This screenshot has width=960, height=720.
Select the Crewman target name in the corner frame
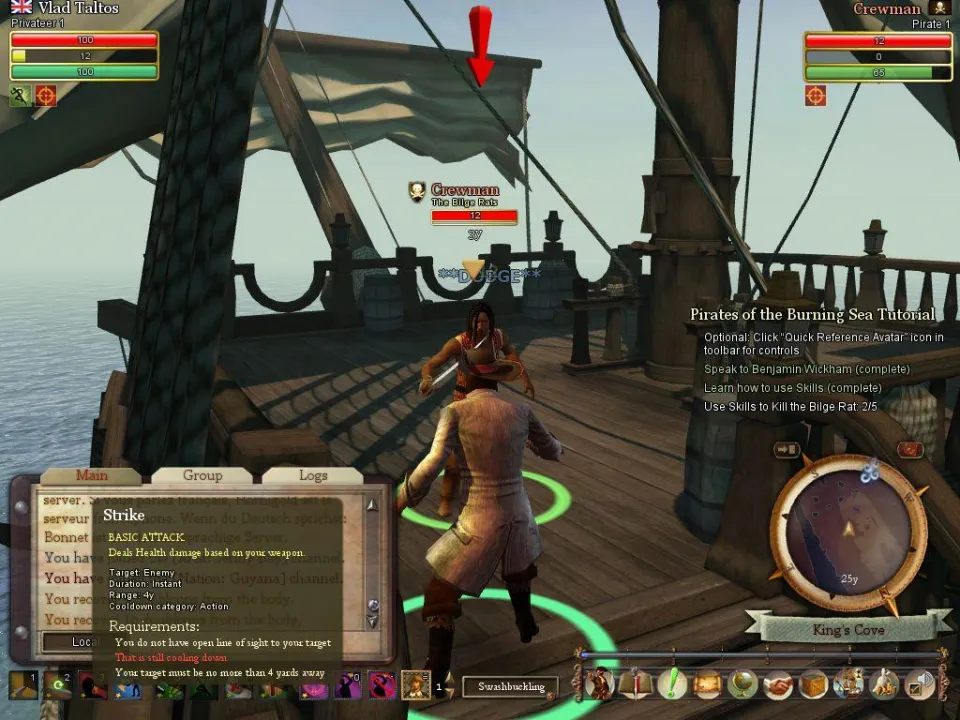click(x=886, y=9)
